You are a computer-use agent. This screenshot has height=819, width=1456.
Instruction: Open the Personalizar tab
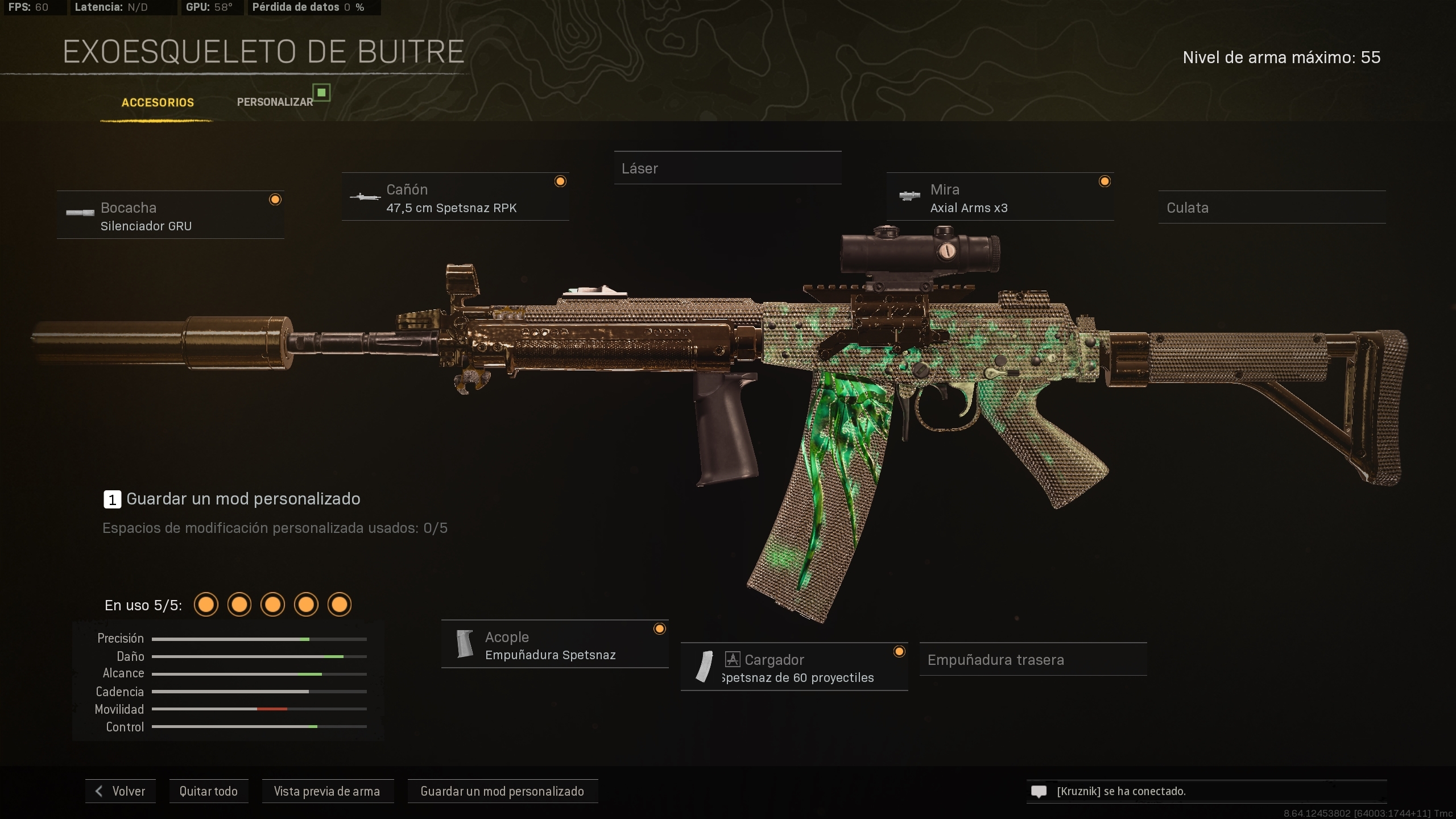coord(275,102)
